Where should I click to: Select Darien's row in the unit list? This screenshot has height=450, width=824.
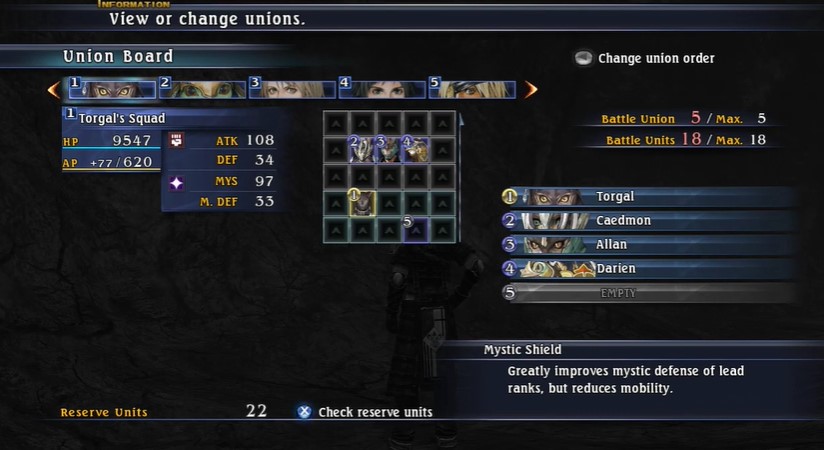(650, 269)
